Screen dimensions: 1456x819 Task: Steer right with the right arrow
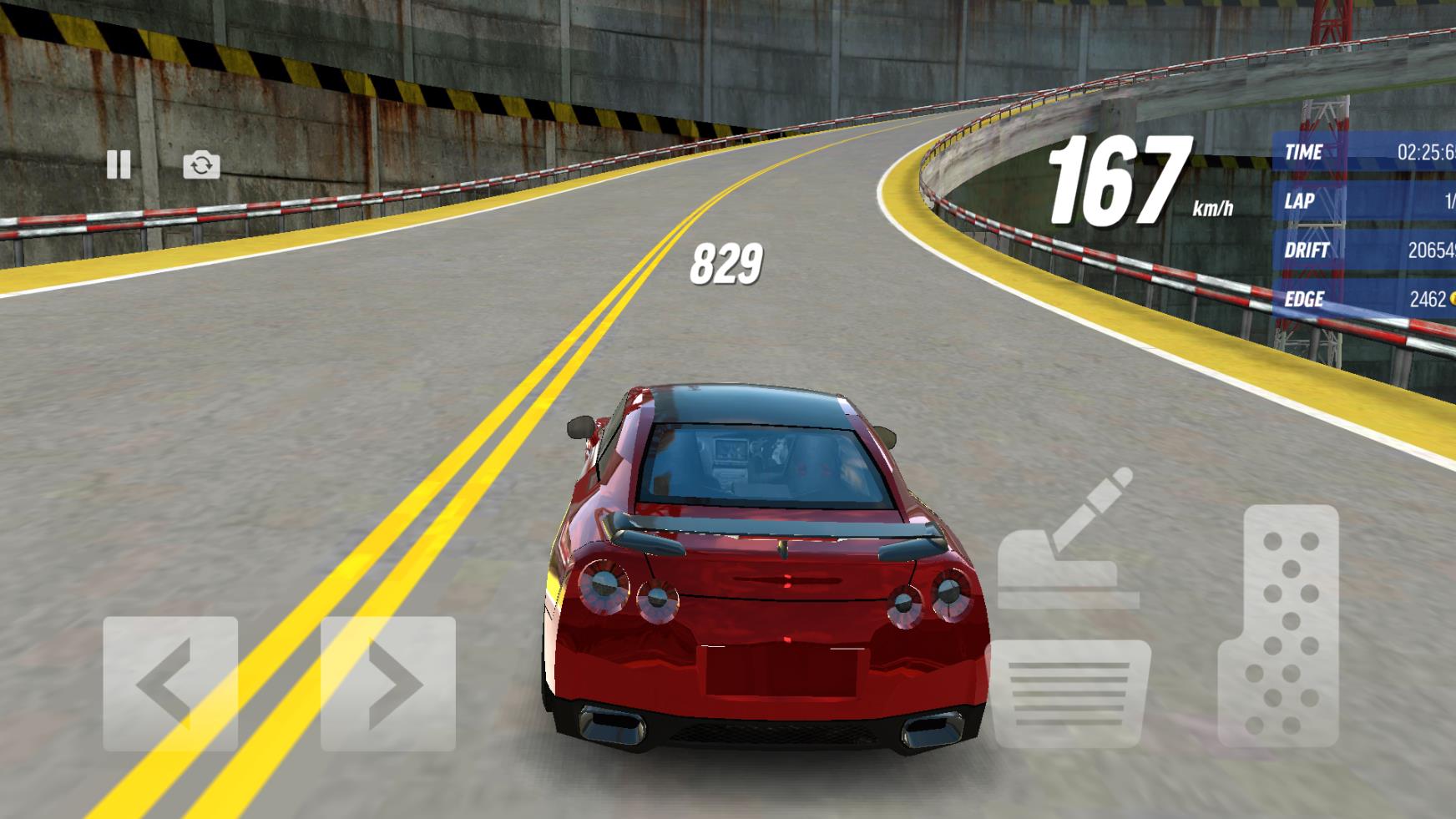click(388, 684)
